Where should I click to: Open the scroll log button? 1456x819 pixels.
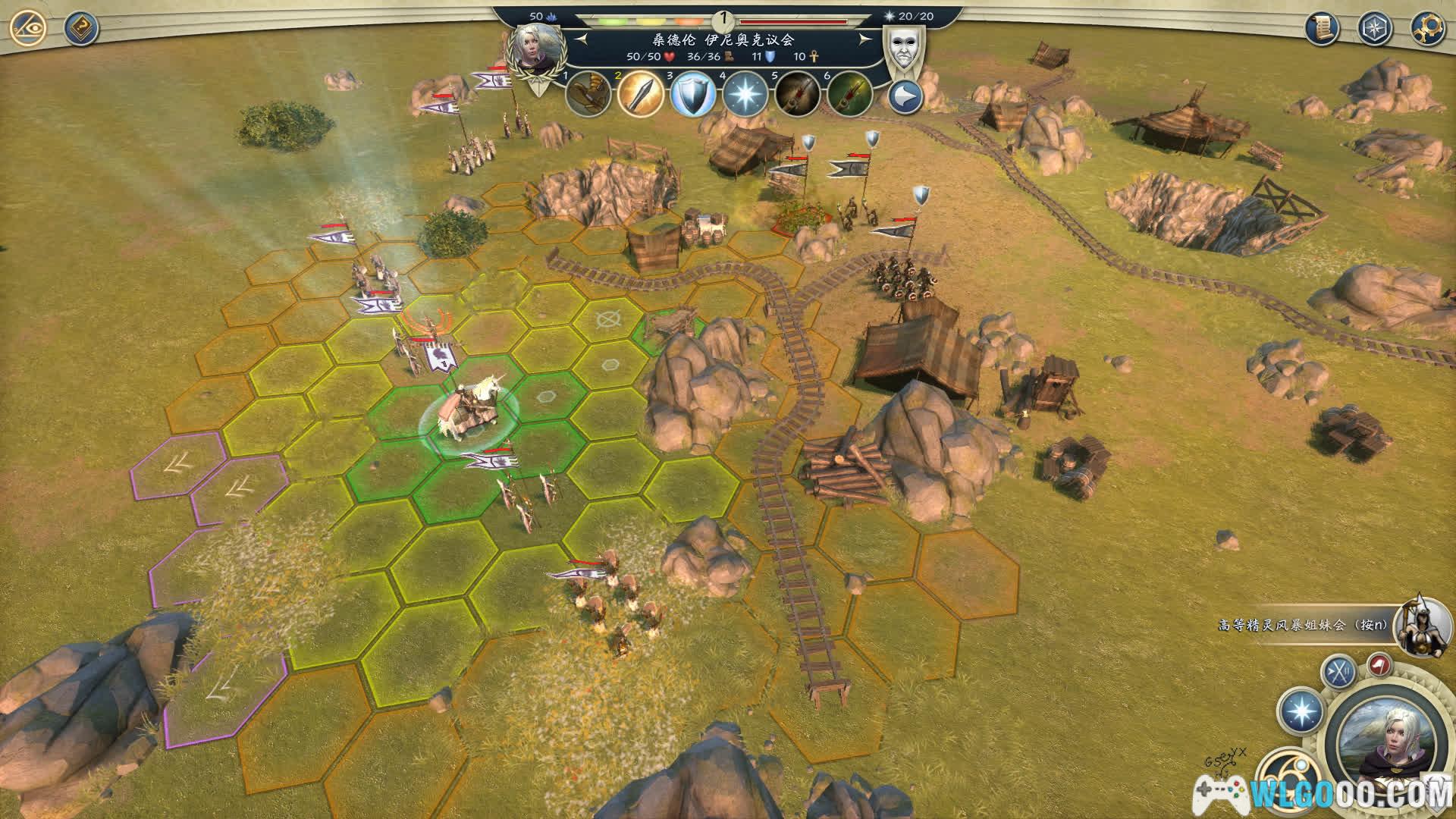(x=1322, y=29)
